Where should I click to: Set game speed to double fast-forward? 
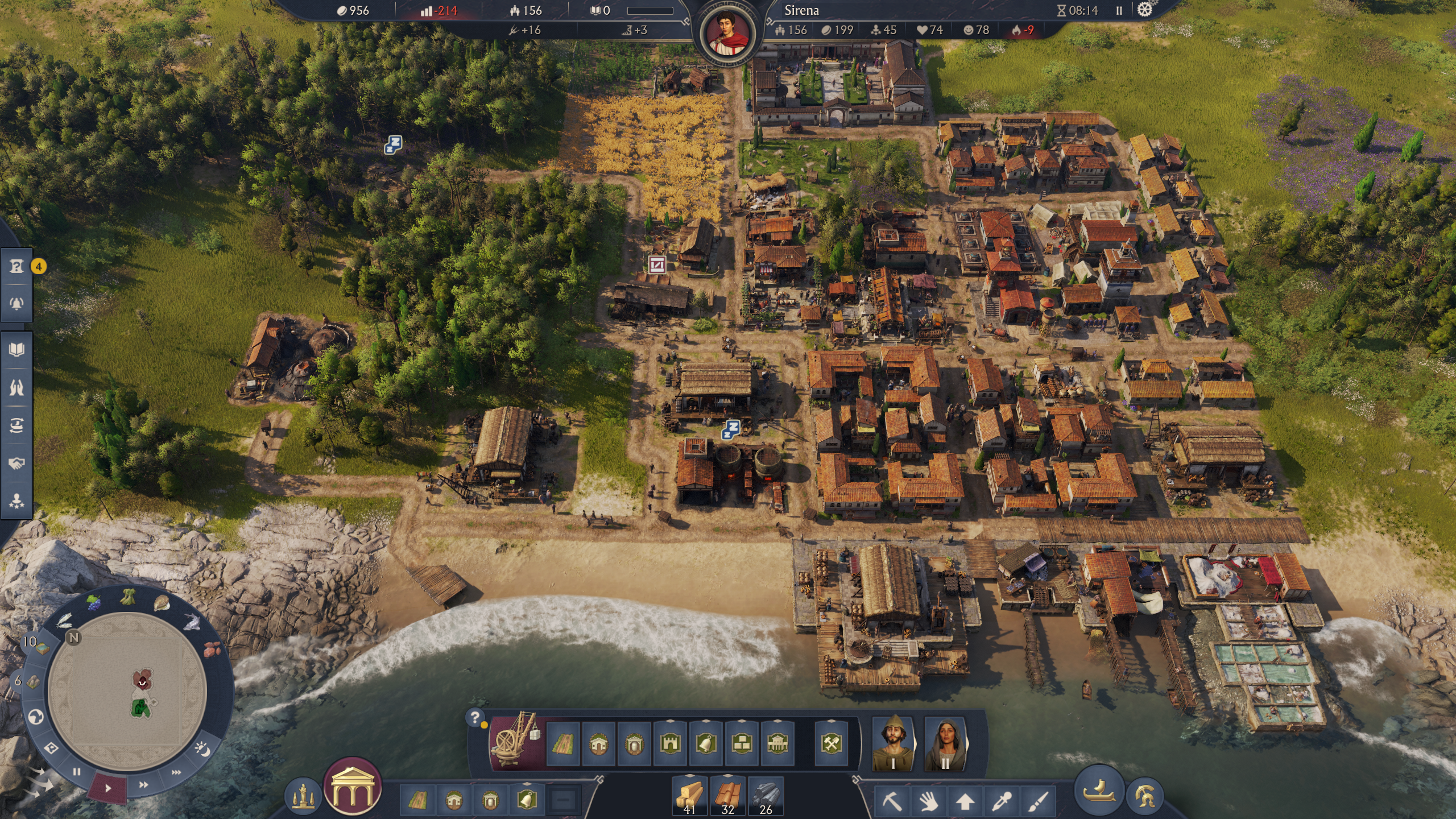143,785
